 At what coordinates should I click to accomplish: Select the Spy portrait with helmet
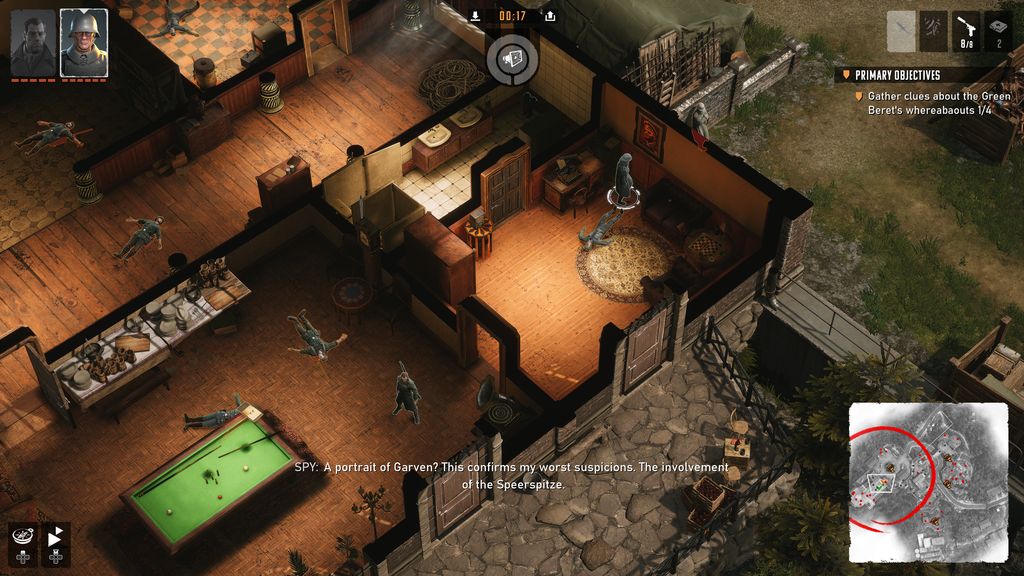point(83,43)
